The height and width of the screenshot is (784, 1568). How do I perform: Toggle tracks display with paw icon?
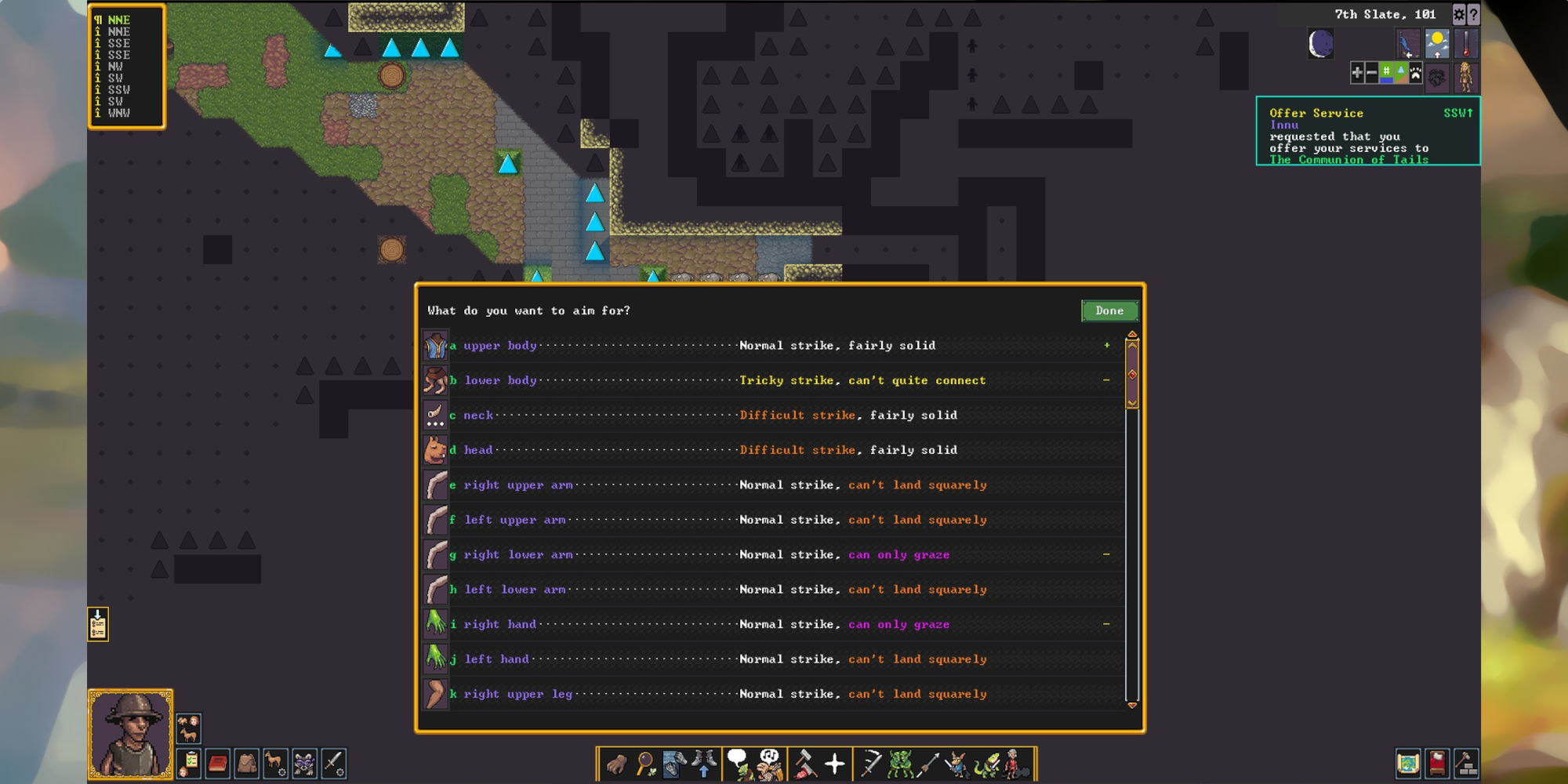click(1416, 72)
